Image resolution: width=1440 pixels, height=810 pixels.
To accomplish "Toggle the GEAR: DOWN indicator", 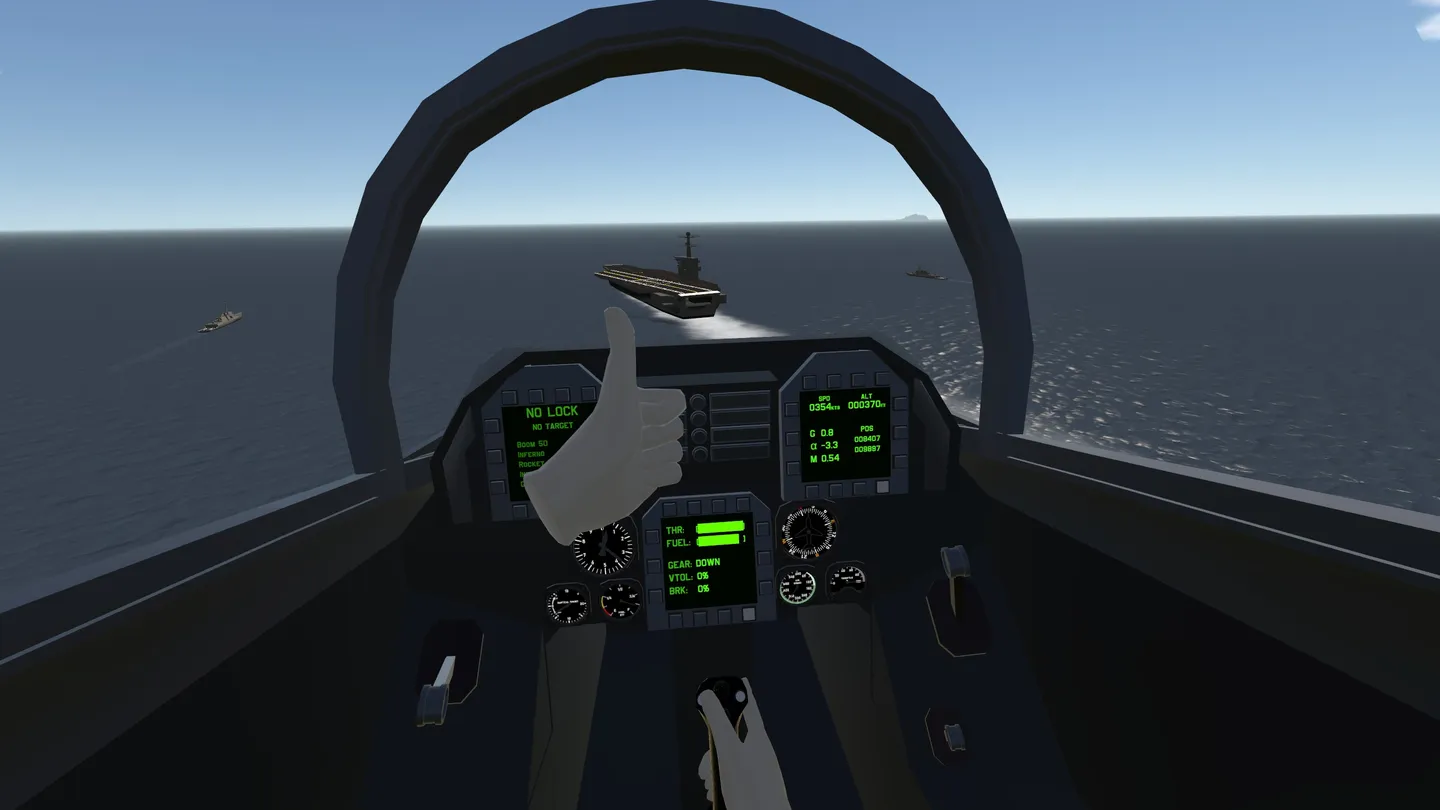I will point(694,563).
